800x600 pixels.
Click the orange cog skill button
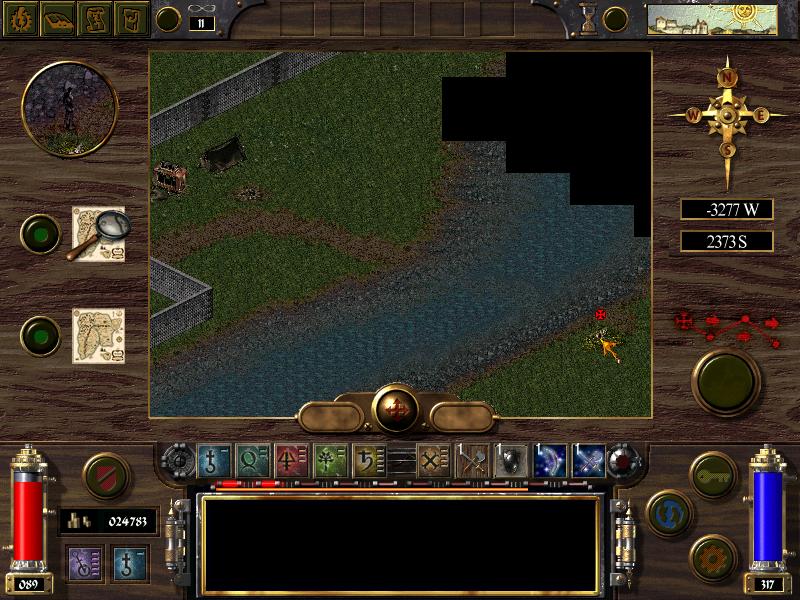coord(713,555)
